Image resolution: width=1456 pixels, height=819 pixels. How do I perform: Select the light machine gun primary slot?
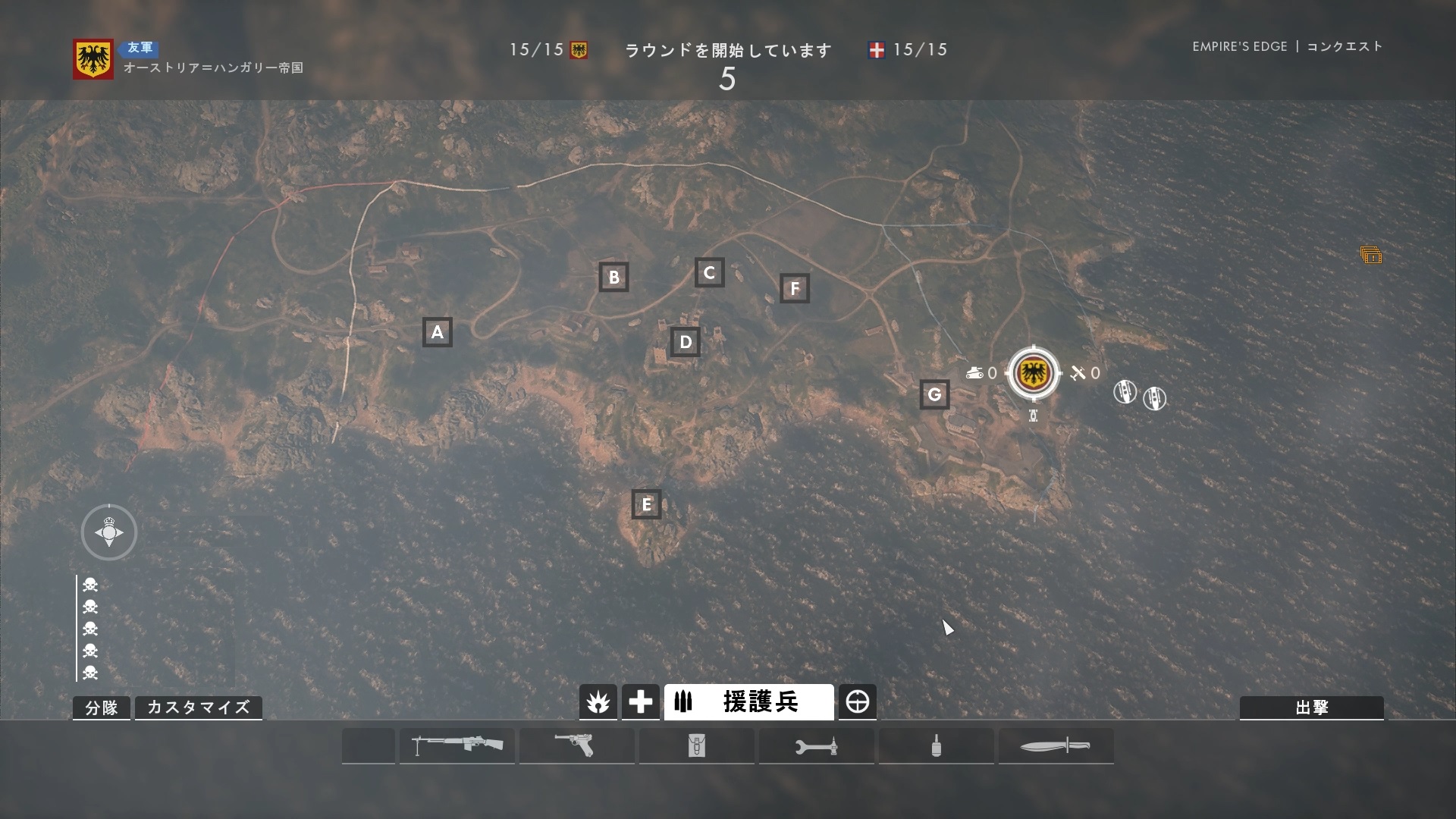[457, 745]
